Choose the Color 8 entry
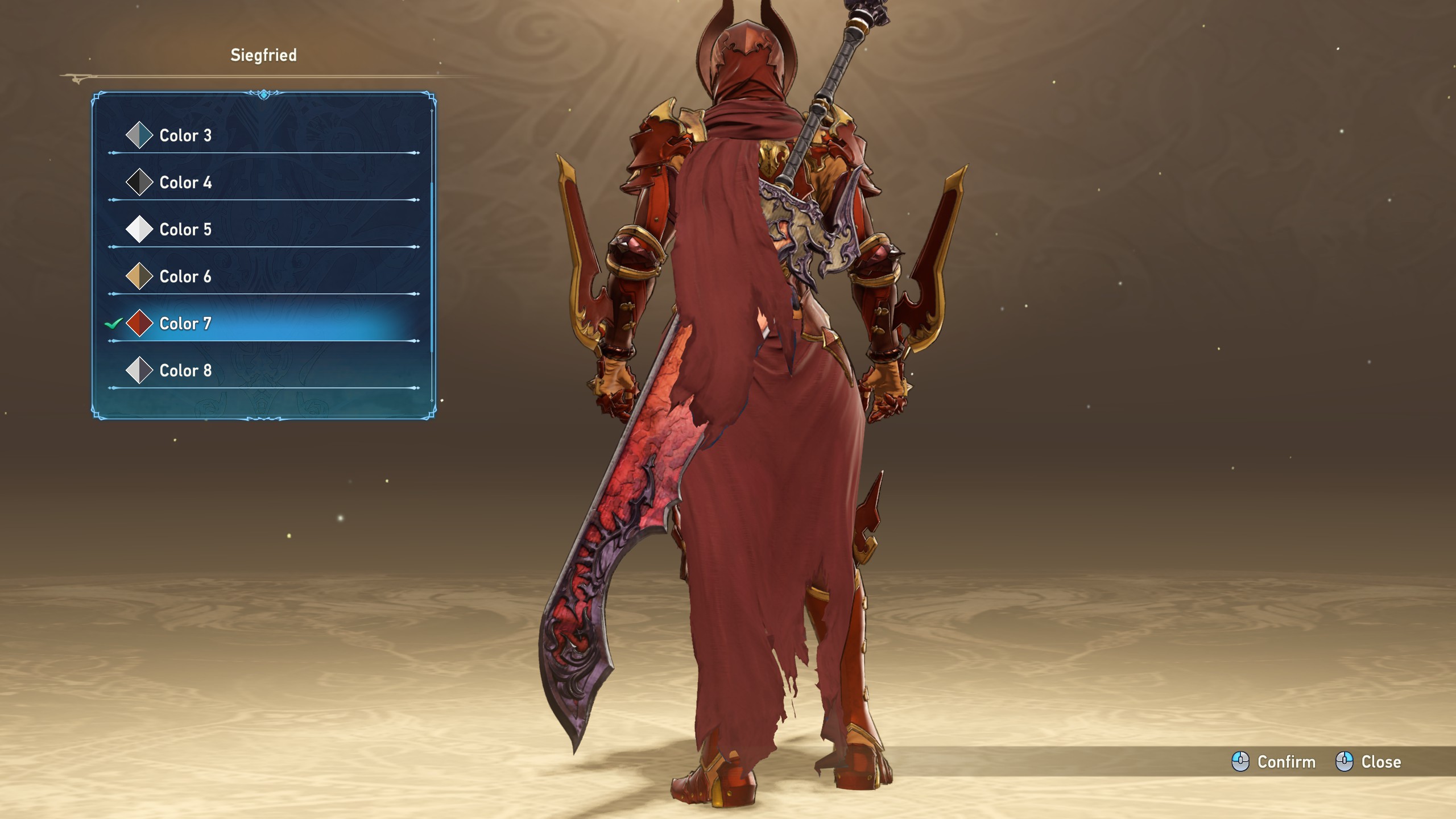The width and height of the screenshot is (1456, 819). click(185, 371)
